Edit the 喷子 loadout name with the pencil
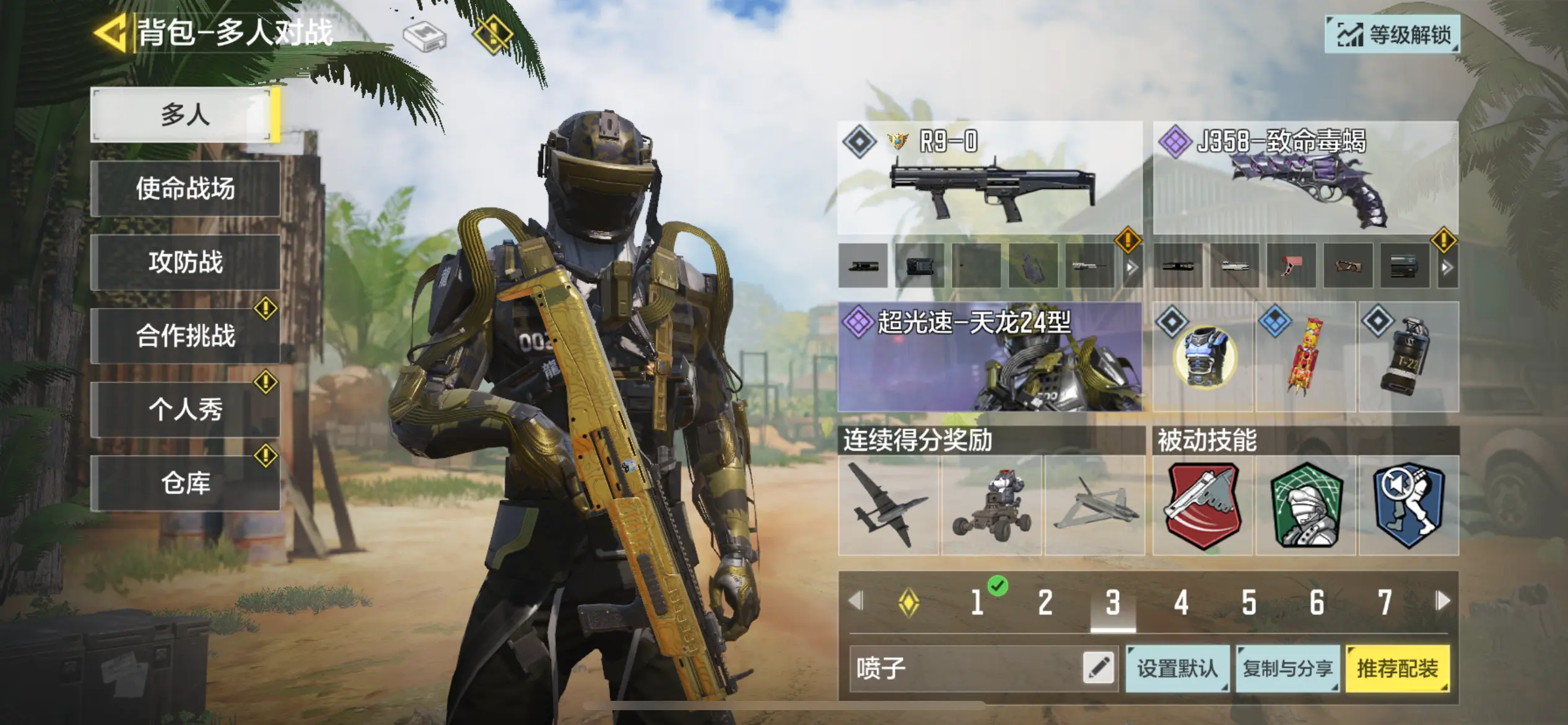The width and height of the screenshot is (1568, 725). 1099,668
